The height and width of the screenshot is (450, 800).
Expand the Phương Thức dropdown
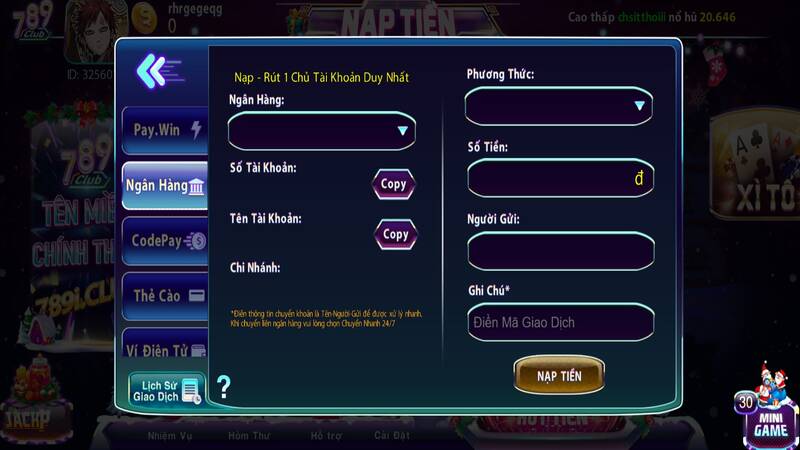(558, 105)
